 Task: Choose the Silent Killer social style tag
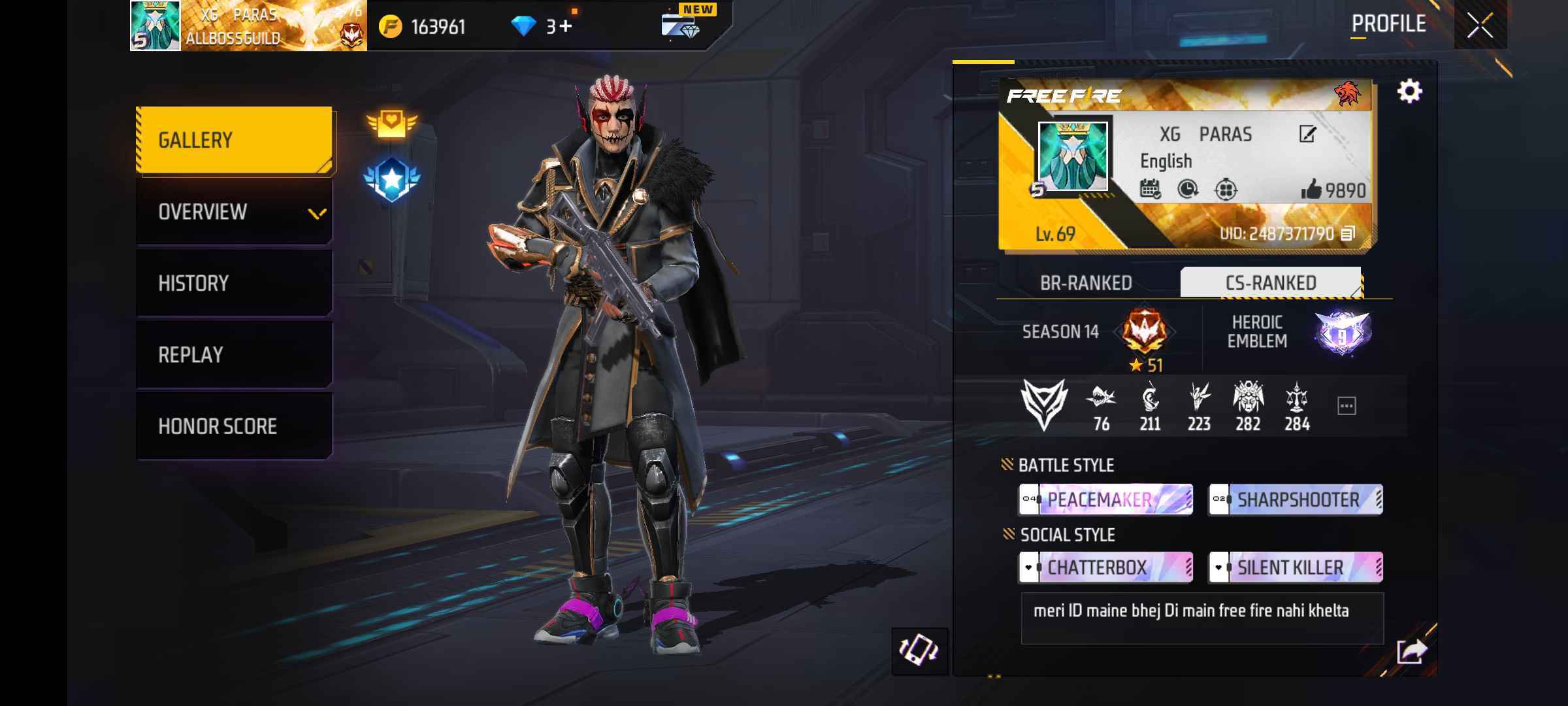coord(1295,567)
